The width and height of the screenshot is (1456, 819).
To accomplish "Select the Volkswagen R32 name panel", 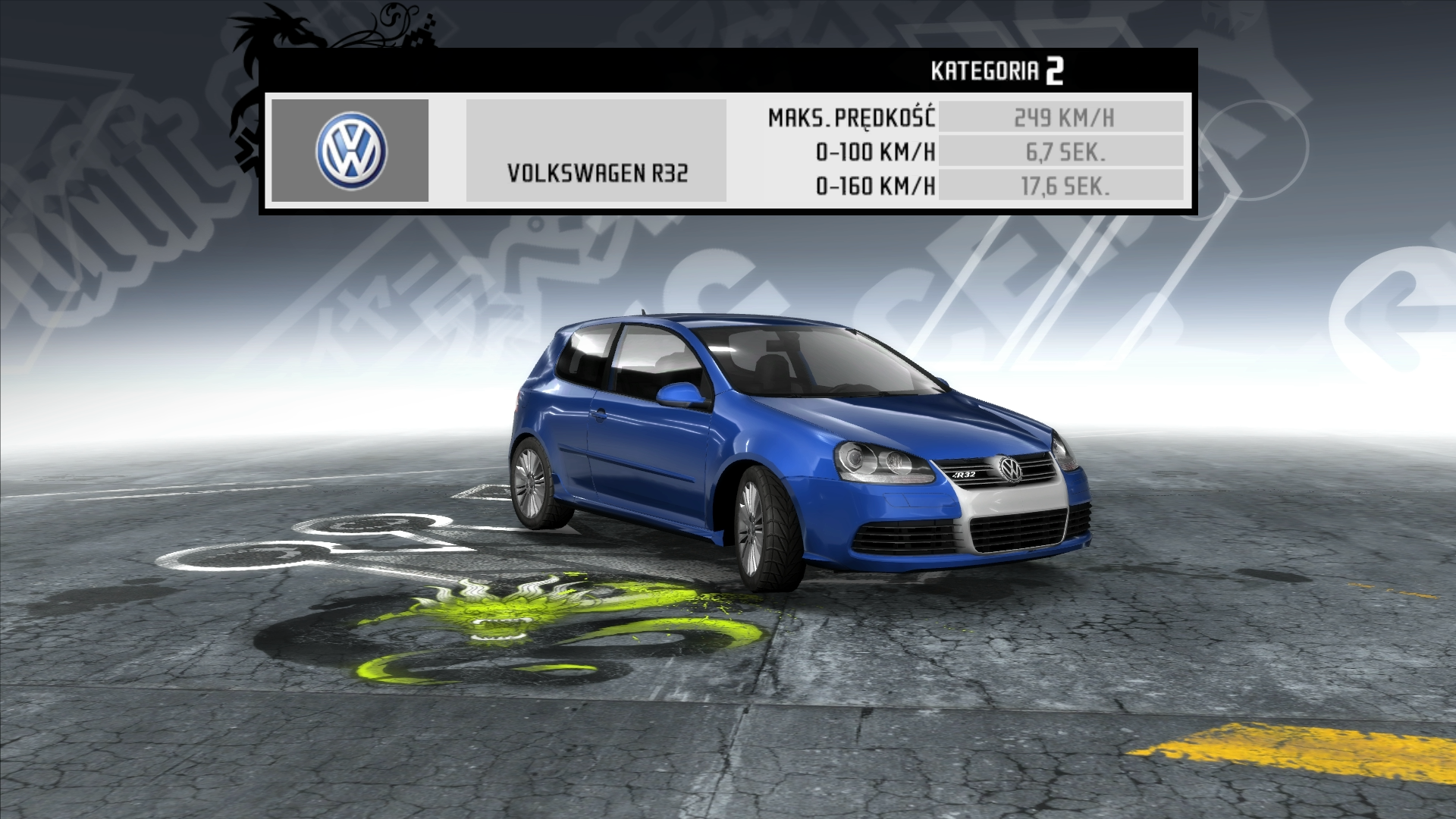I will pos(596,151).
